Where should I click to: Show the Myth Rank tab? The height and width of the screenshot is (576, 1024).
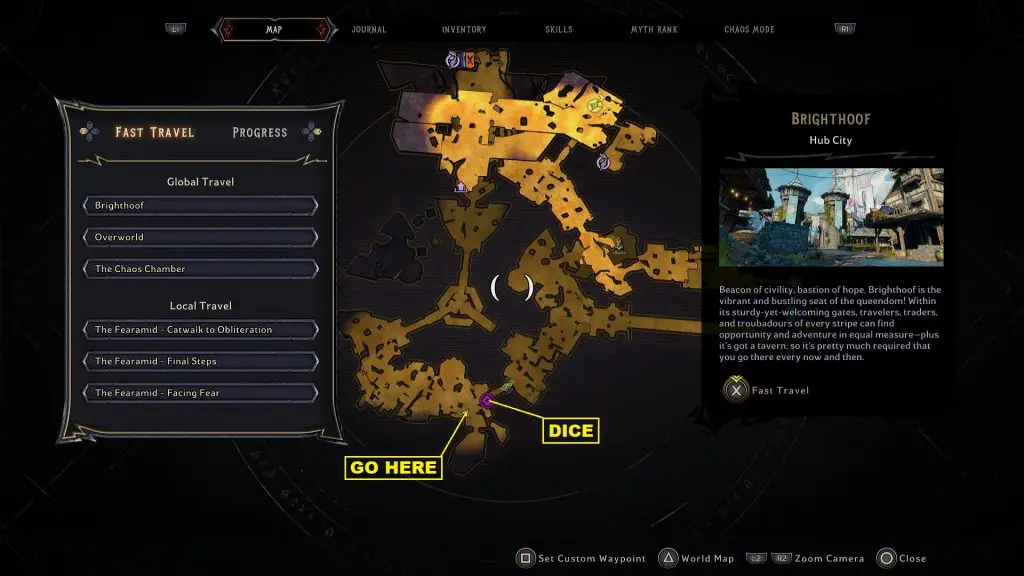click(654, 30)
